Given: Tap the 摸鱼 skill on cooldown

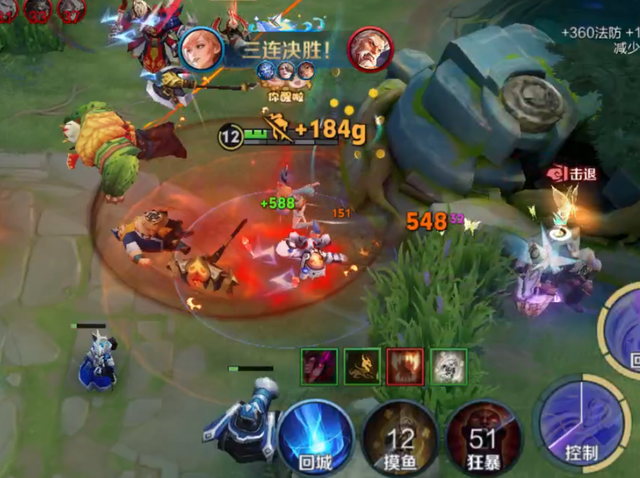Looking at the screenshot, I should pyautogui.click(x=400, y=439).
